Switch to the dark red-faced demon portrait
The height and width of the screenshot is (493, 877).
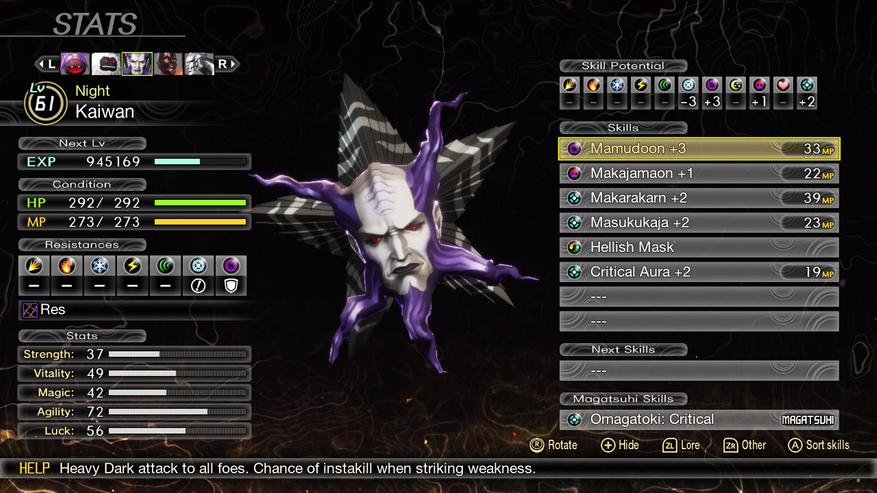tap(168, 64)
